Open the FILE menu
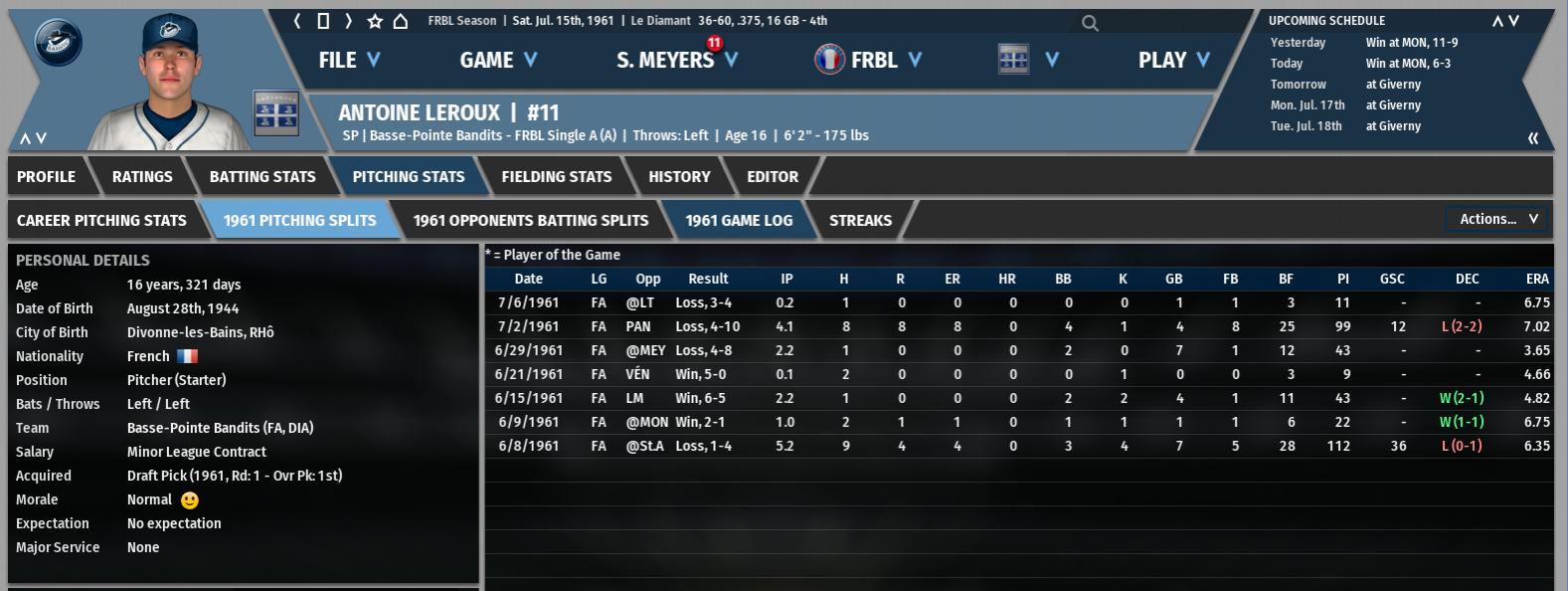Screen dimensions: 1568x591 coord(348,61)
